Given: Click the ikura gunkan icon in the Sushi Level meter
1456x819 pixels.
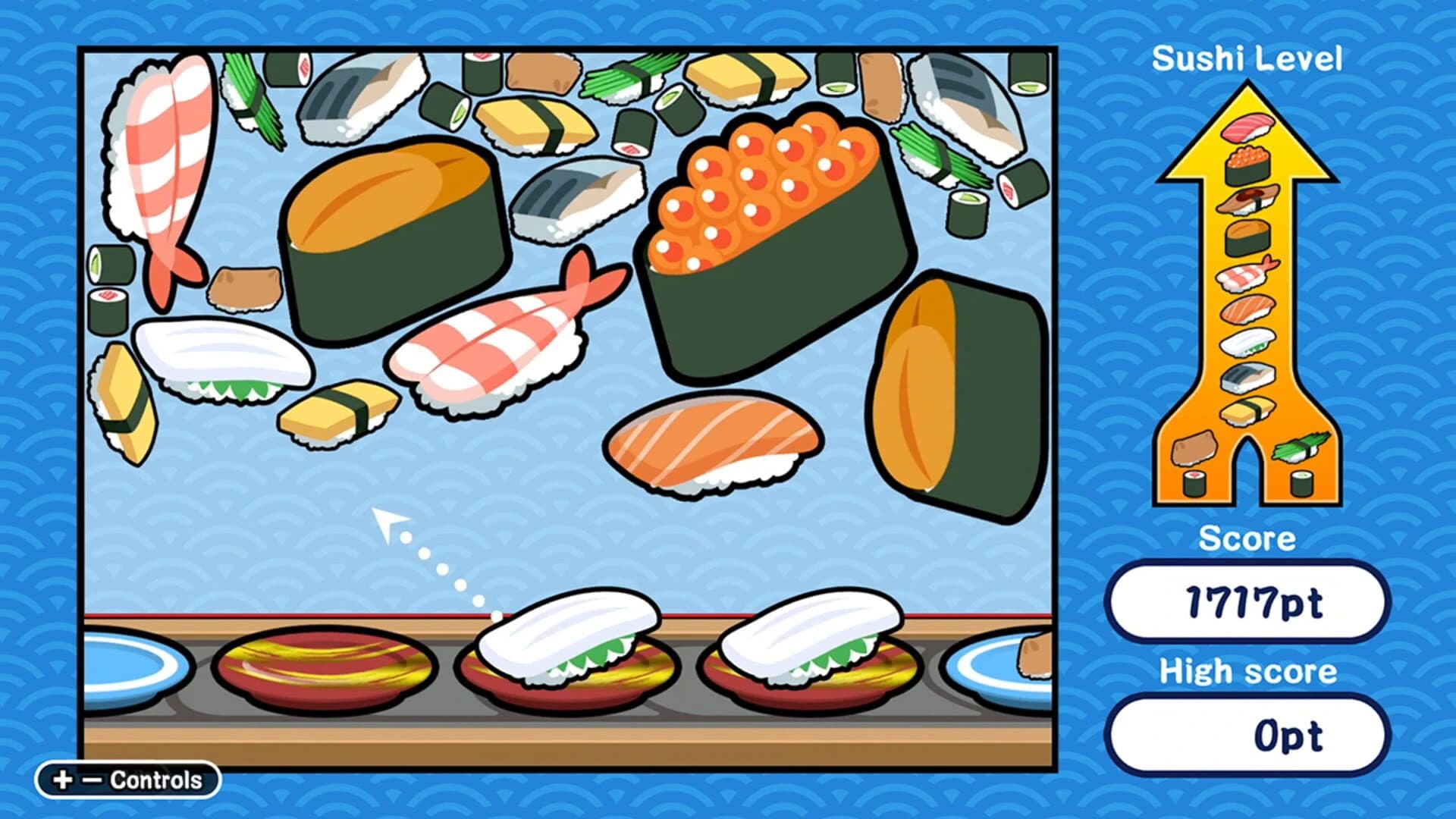Looking at the screenshot, I should (x=1247, y=165).
